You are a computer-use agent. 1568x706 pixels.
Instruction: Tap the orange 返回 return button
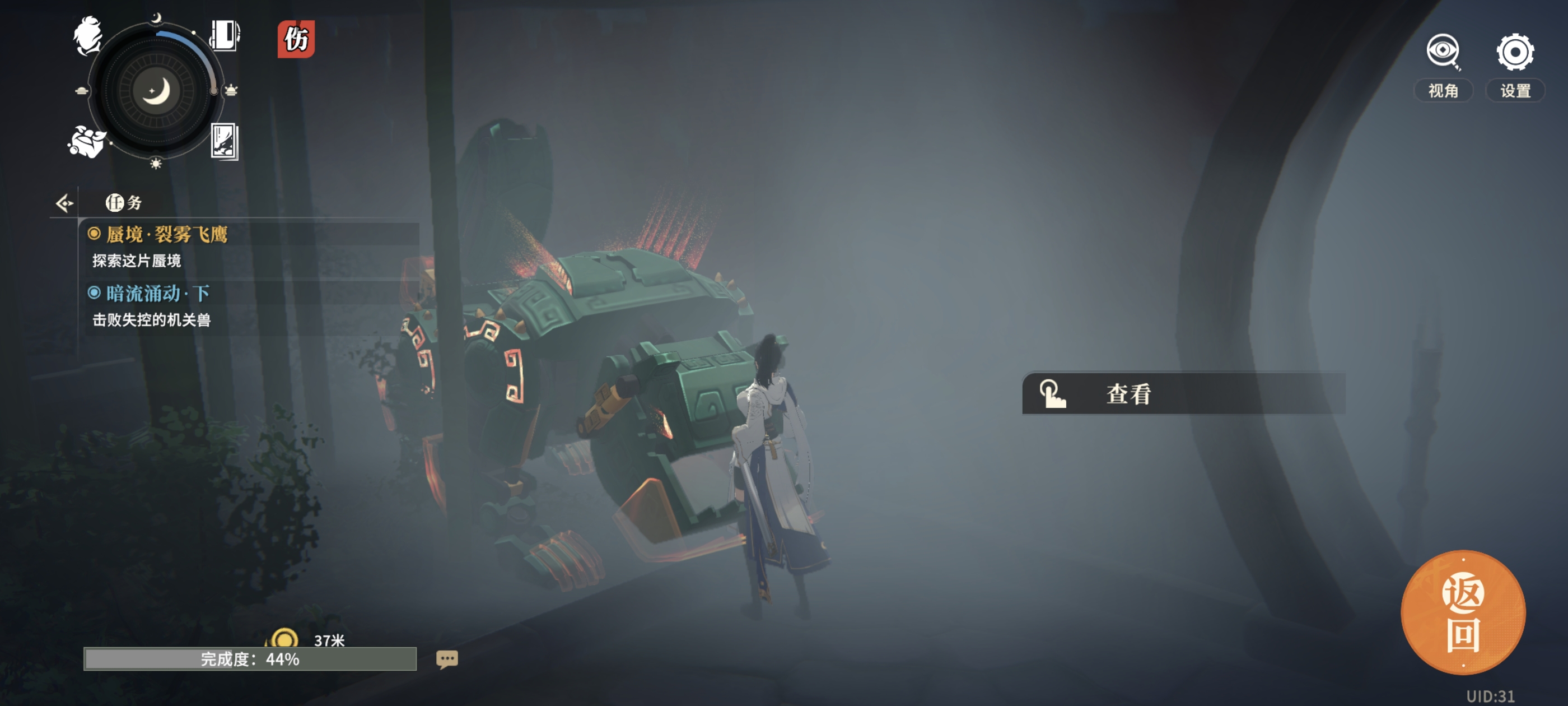tap(1463, 612)
